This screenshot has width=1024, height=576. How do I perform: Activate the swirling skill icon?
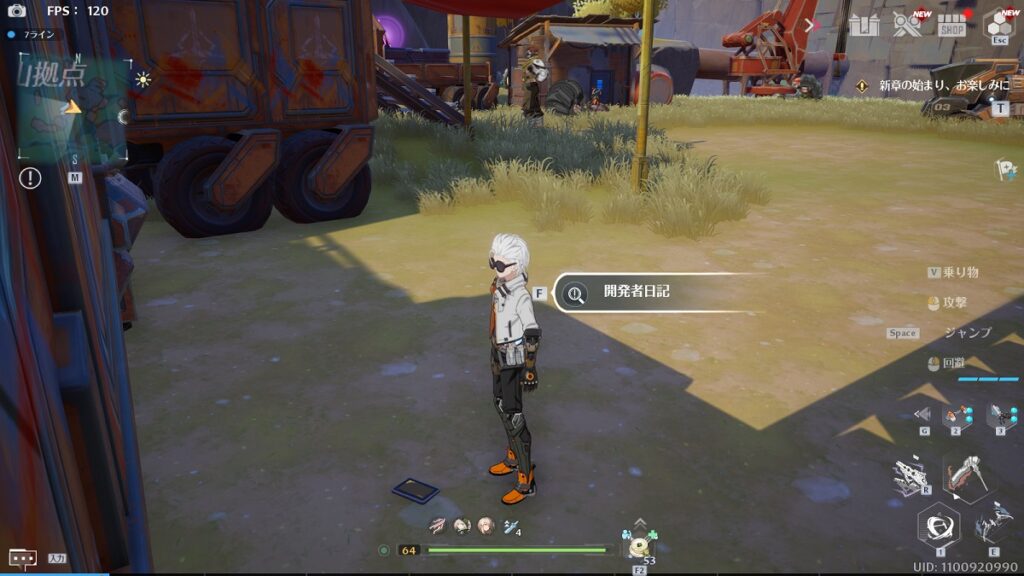pyautogui.click(x=938, y=524)
